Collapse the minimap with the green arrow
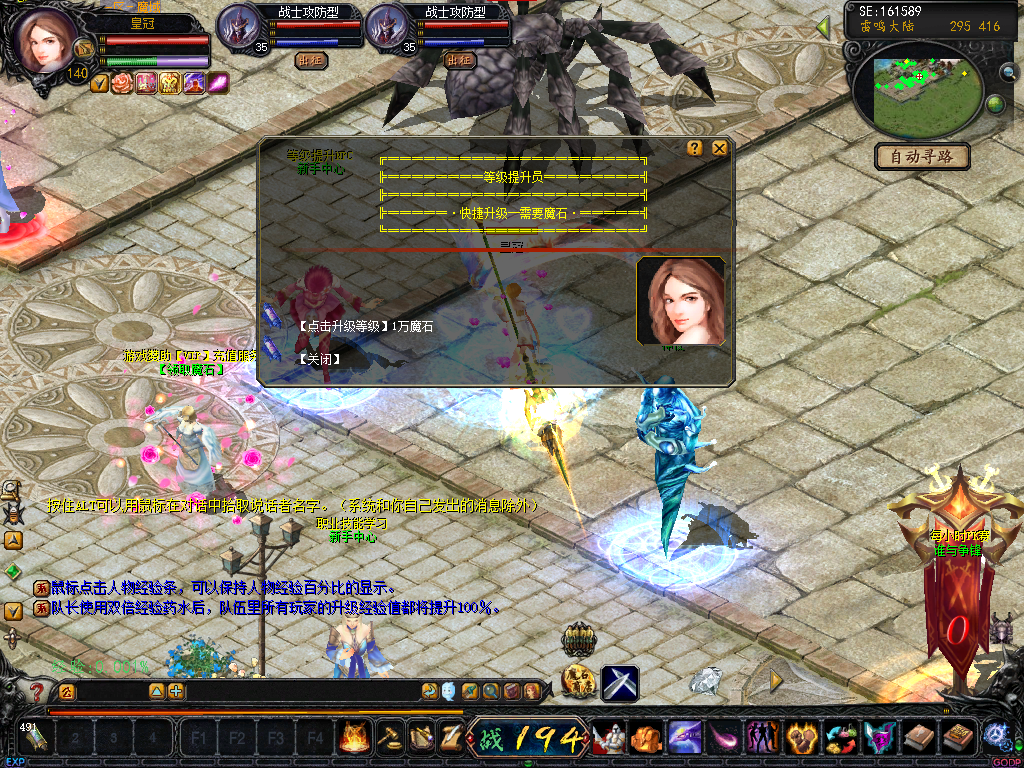Image resolution: width=1024 pixels, height=768 pixels. point(824,27)
